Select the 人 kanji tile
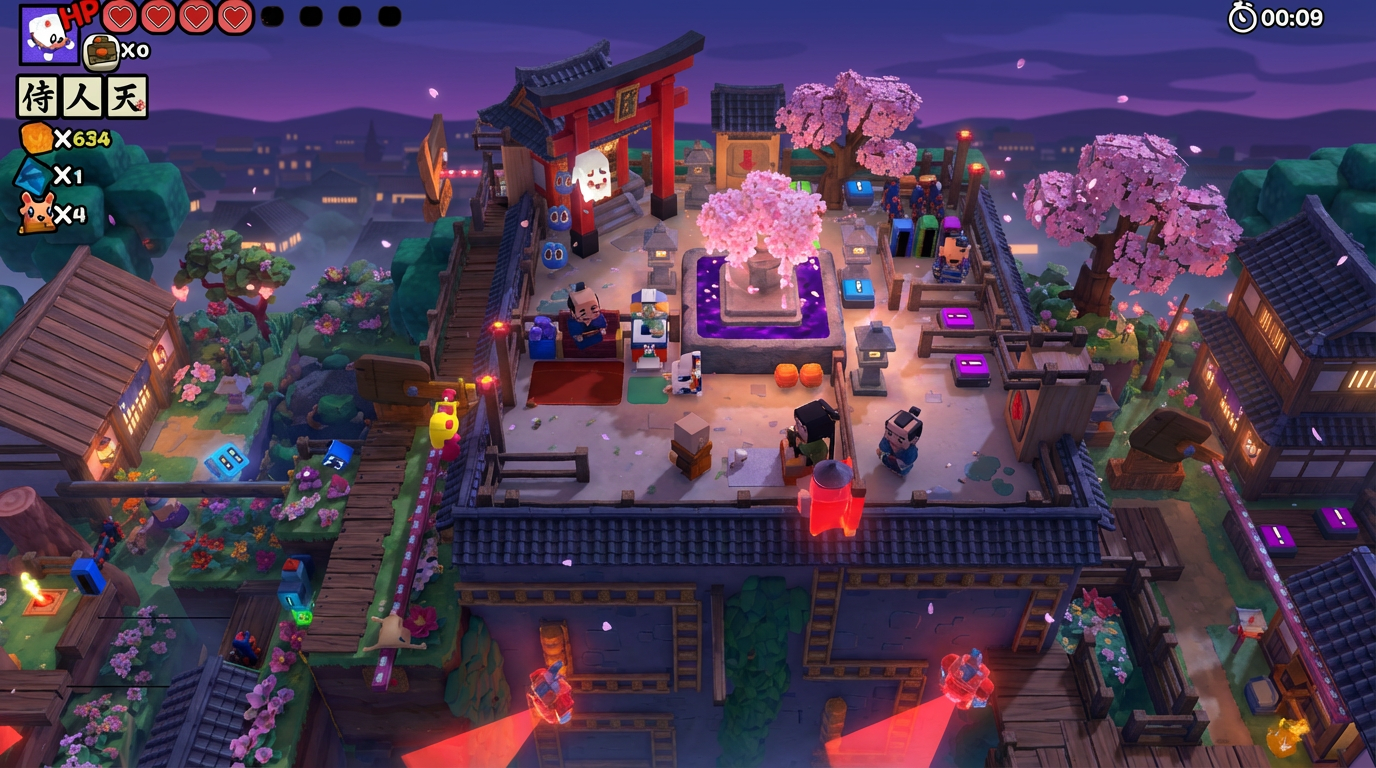The height and width of the screenshot is (768, 1376). click(x=82, y=97)
